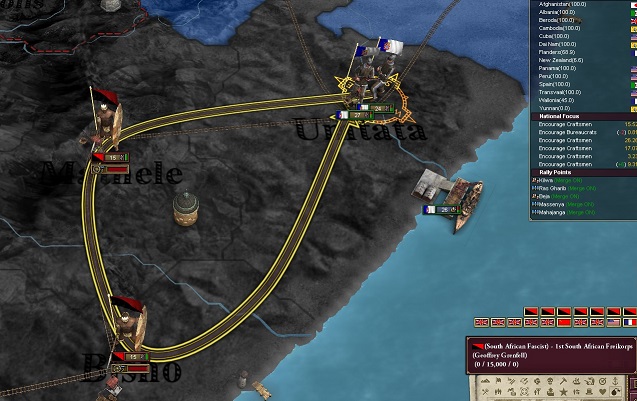Select the French fleet counter off the coast
Image resolution: width=637 pixels, height=401 pixels.
click(442, 209)
